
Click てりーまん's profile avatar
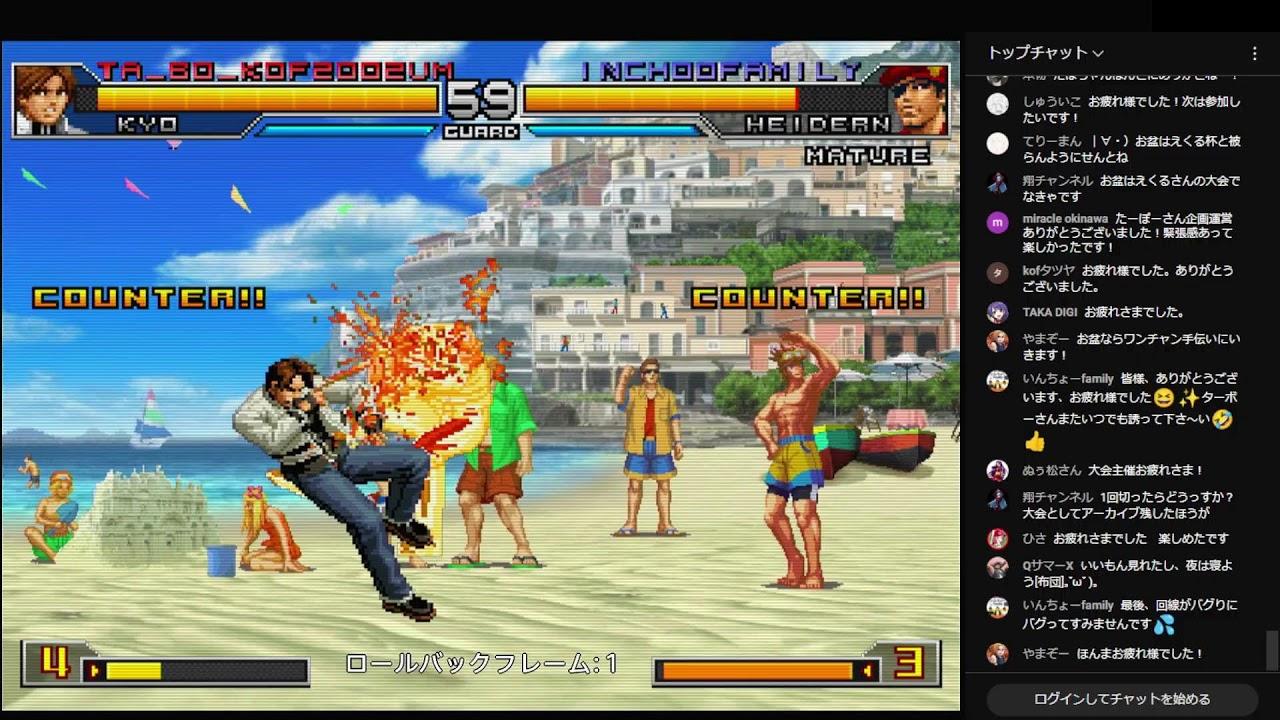pos(997,145)
